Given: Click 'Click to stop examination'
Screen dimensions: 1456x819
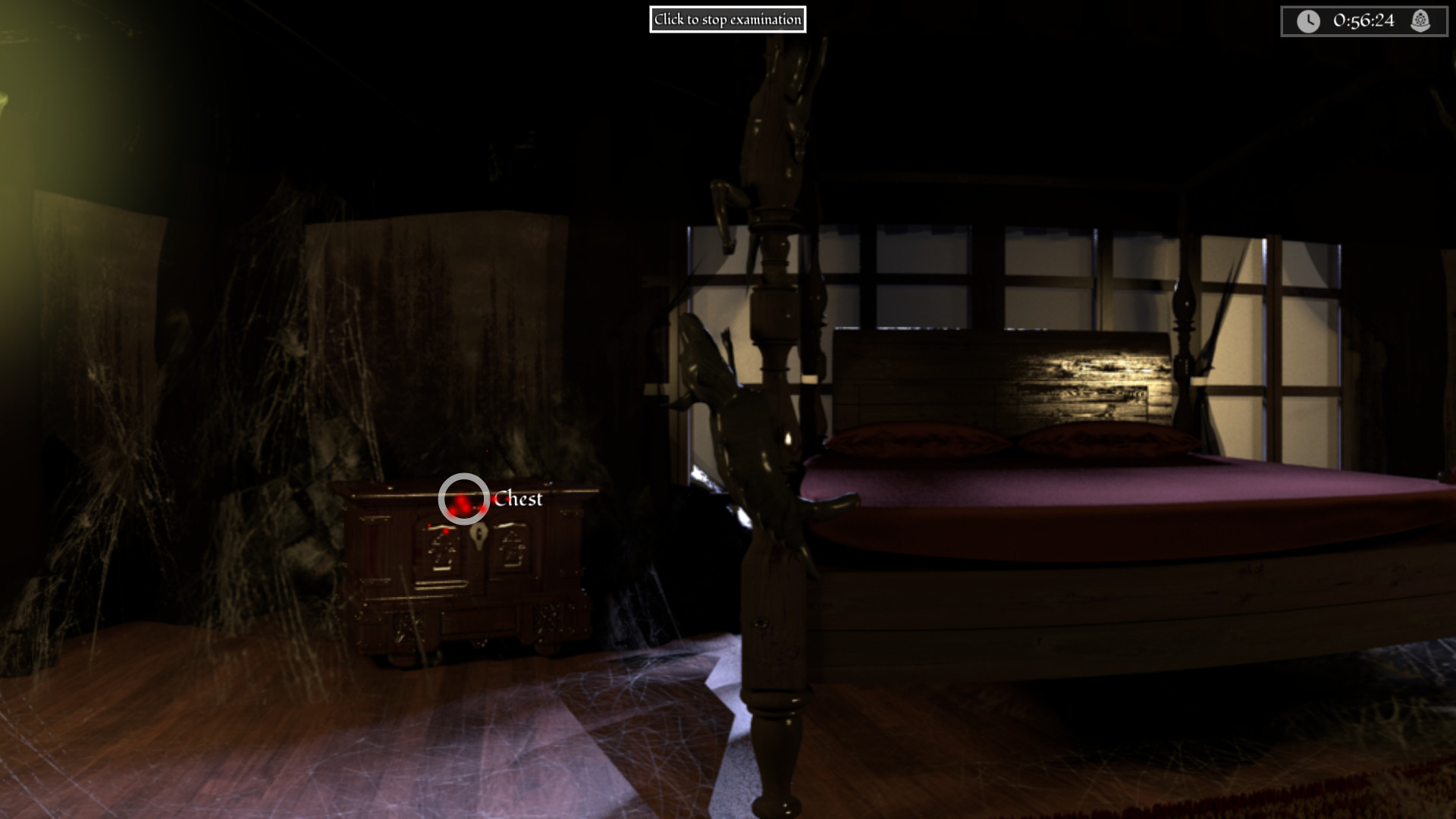Looking at the screenshot, I should (727, 20).
